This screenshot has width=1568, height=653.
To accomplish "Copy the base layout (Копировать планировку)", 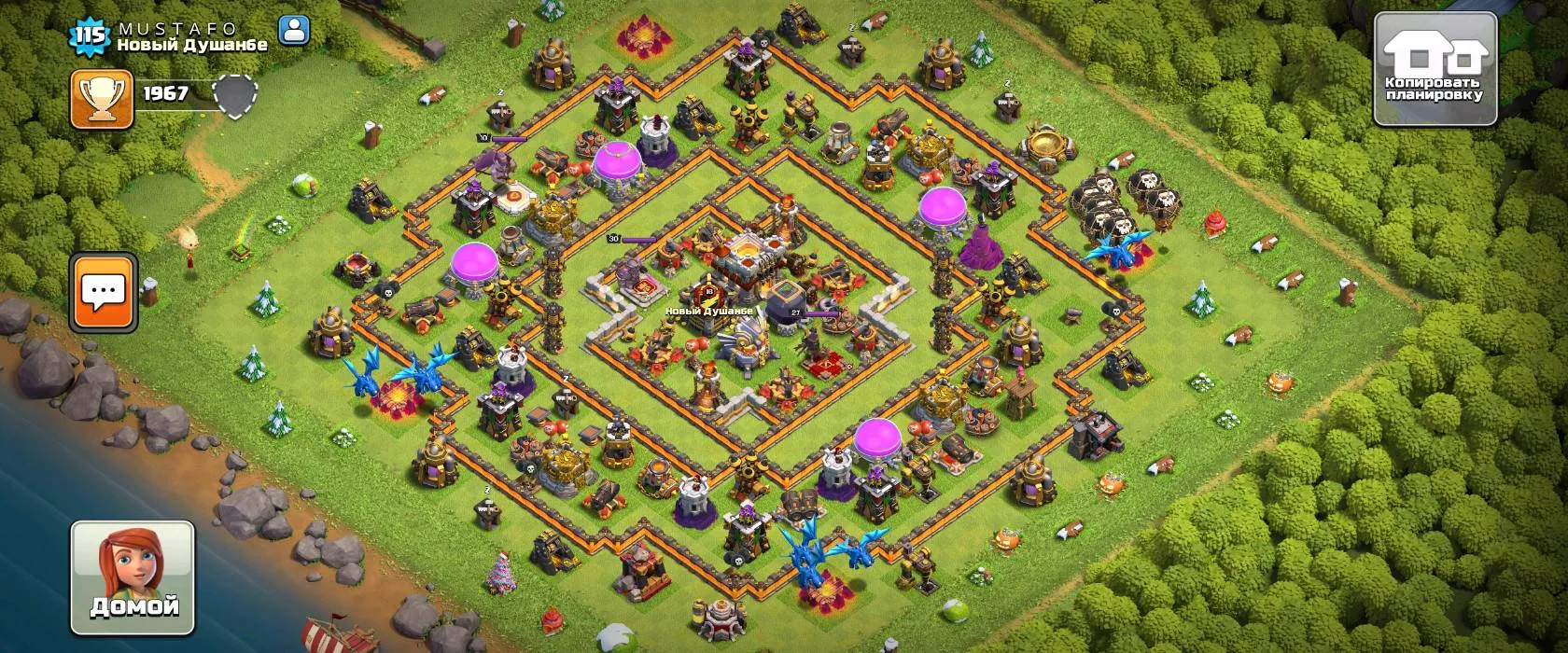I will (x=1435, y=70).
